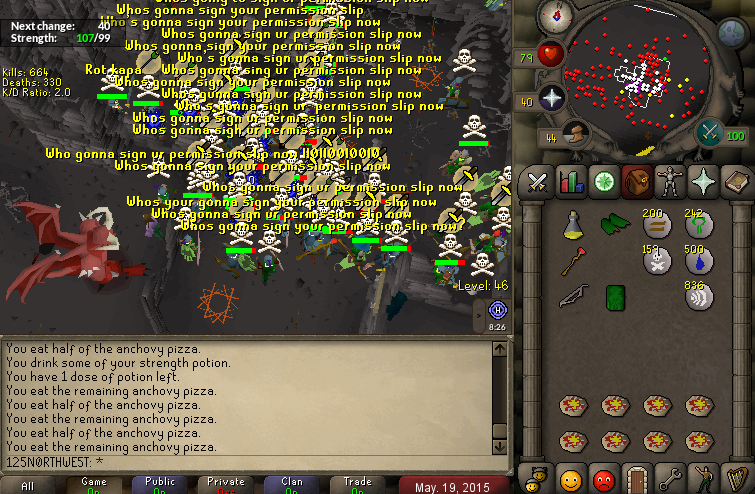The height and width of the screenshot is (494, 755).
Task: Switch to the Stats tab
Action: (571, 181)
